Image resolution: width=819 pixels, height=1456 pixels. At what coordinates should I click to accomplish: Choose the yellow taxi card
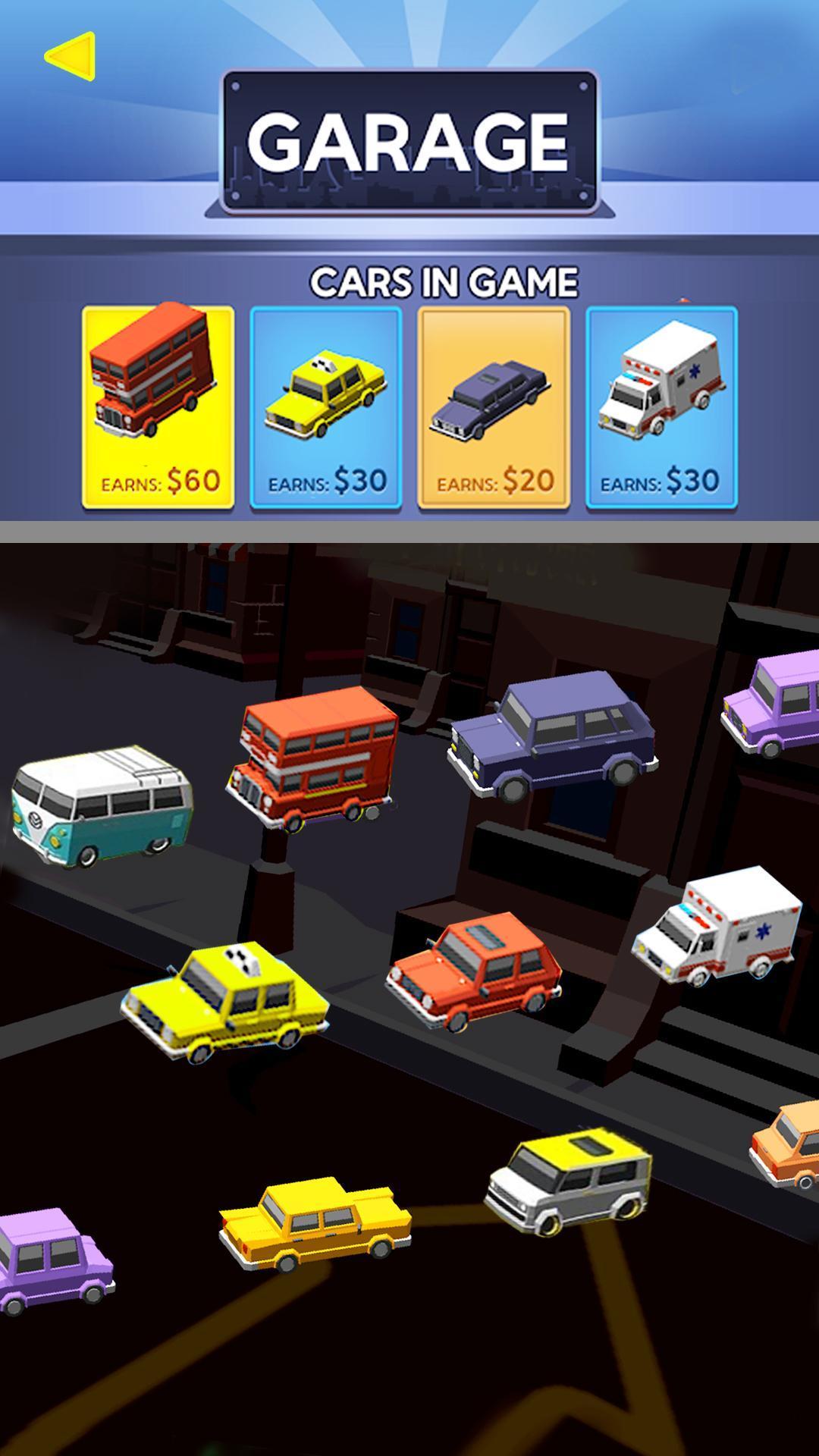point(325,407)
